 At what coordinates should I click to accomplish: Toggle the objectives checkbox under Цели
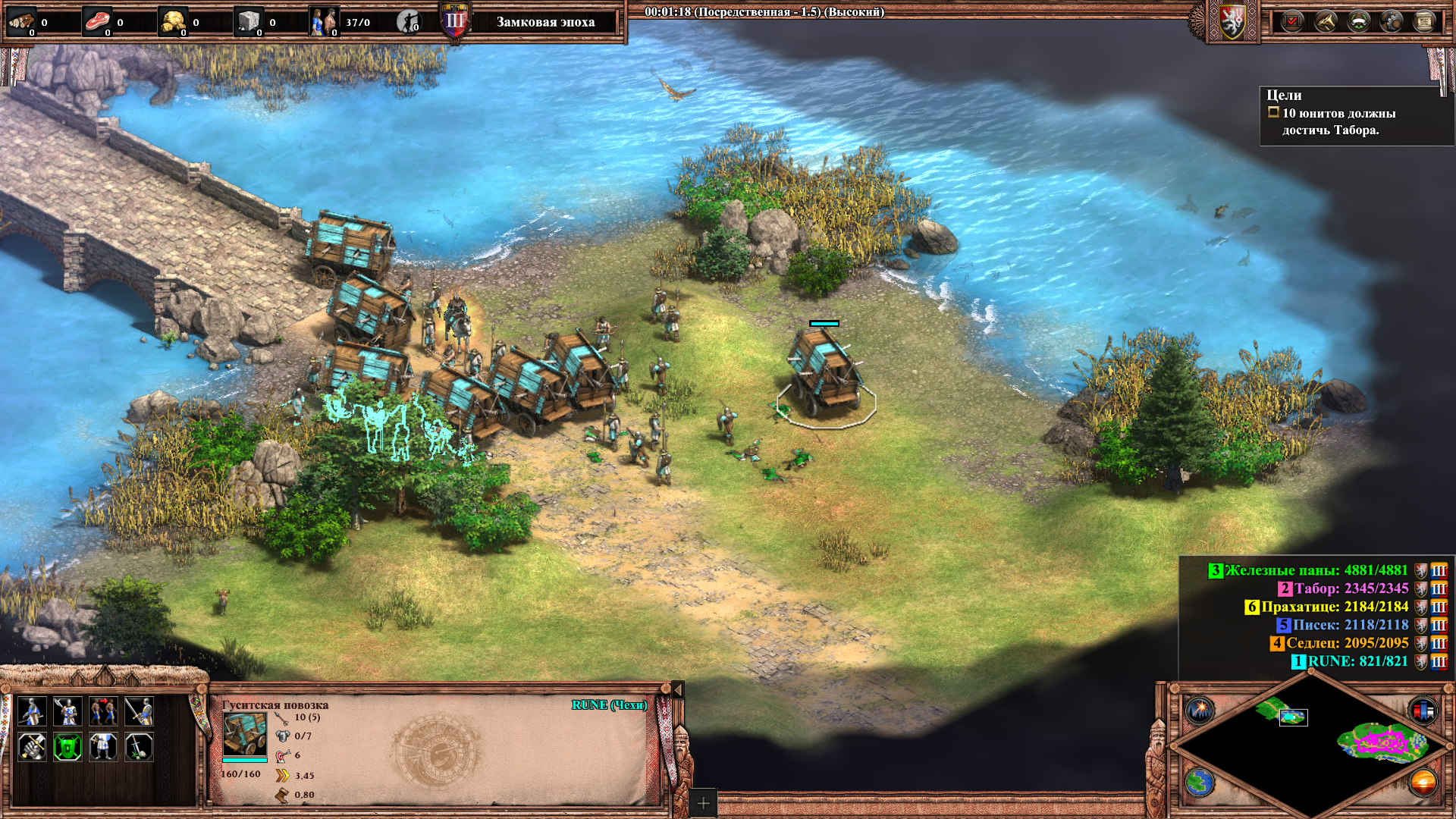pyautogui.click(x=1273, y=112)
